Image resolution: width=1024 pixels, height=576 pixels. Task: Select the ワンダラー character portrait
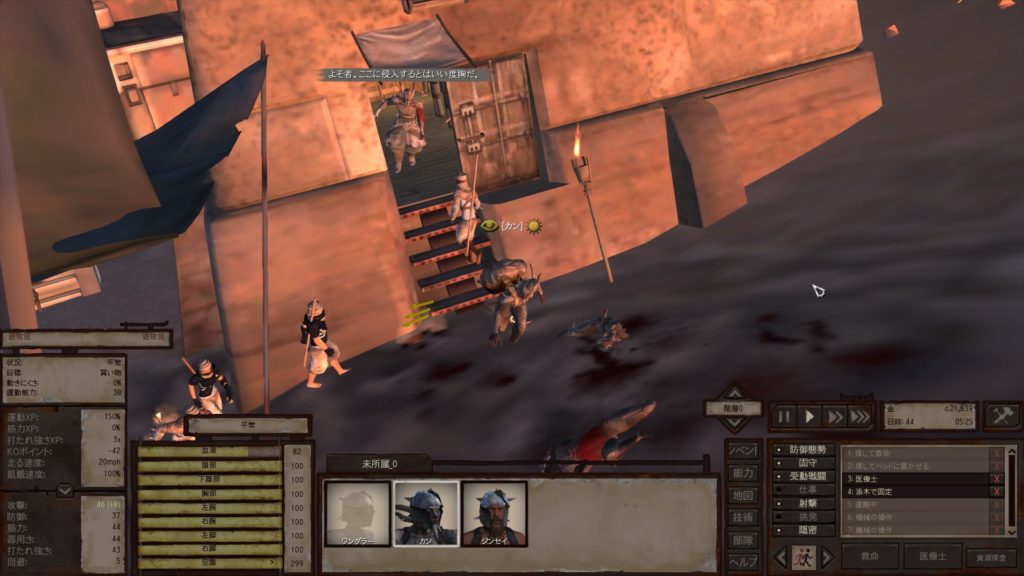358,514
